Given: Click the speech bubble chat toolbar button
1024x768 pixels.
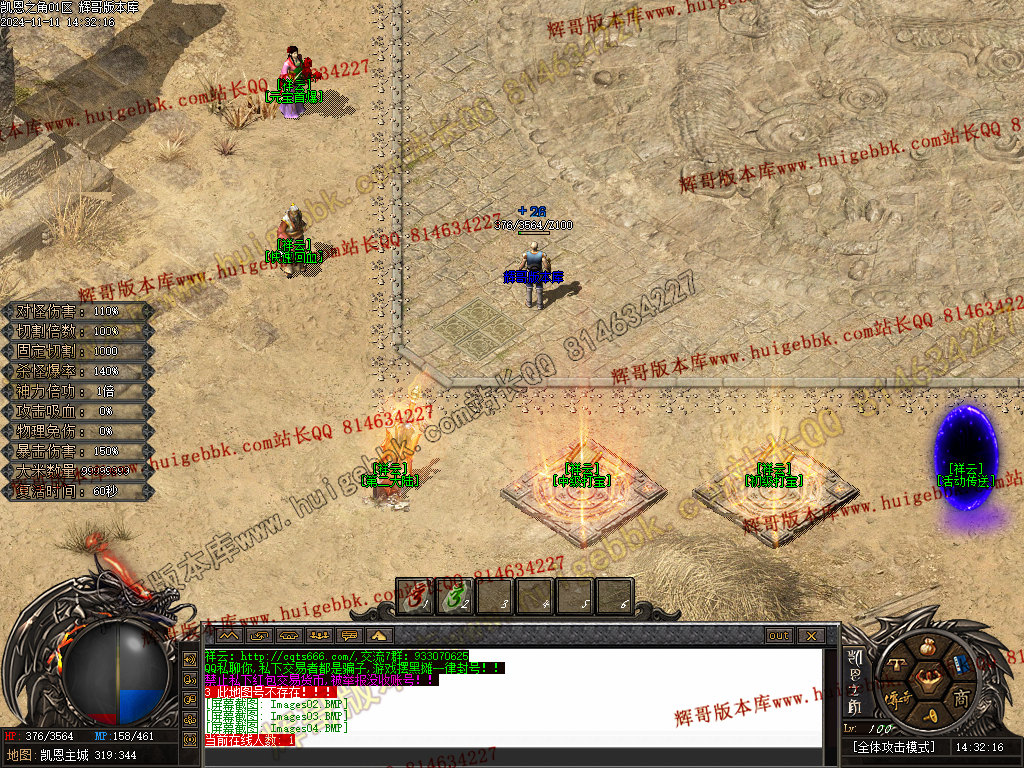Looking at the screenshot, I should coord(350,636).
